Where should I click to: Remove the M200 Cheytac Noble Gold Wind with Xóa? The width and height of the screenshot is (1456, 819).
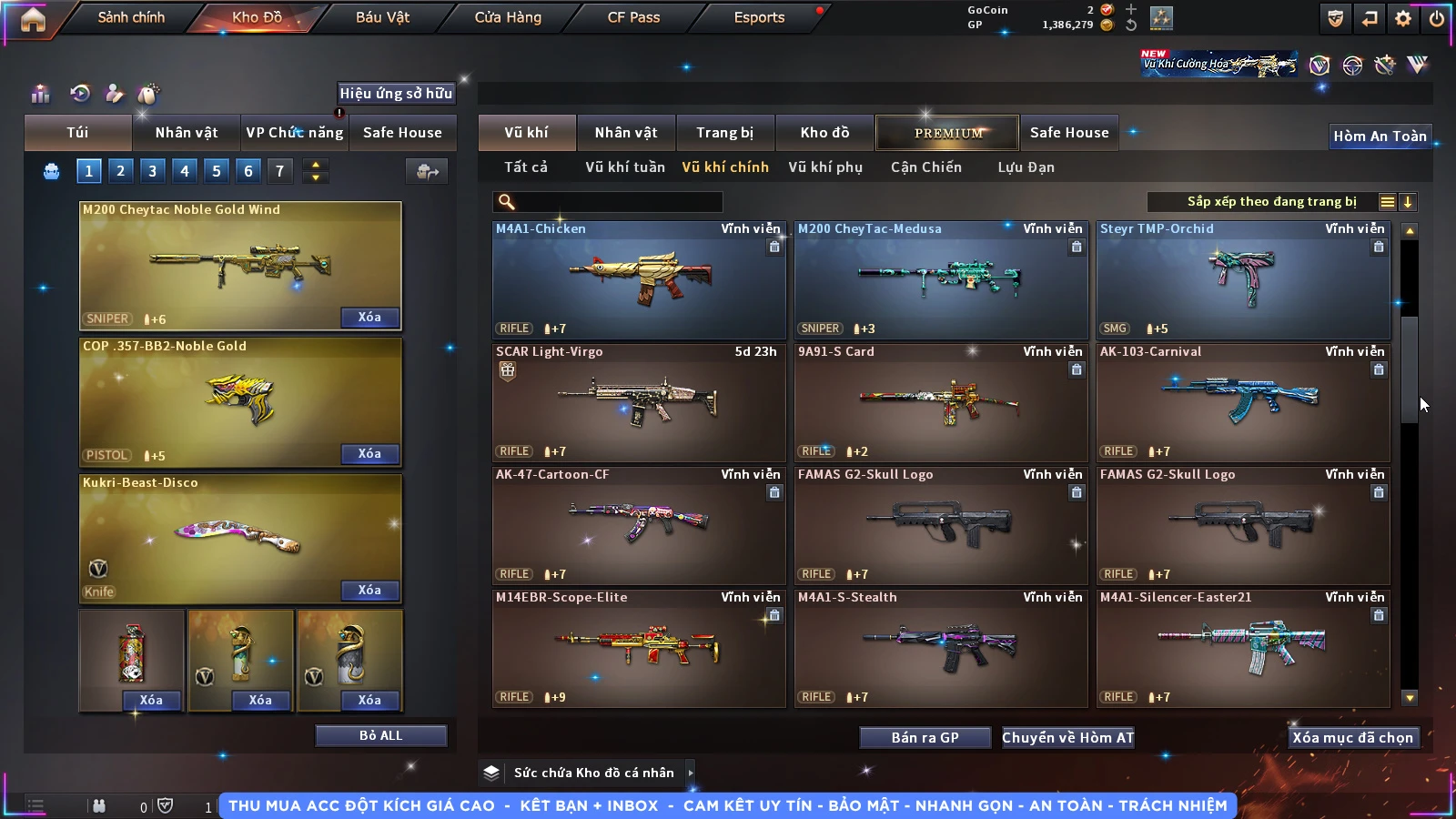pyautogui.click(x=369, y=318)
